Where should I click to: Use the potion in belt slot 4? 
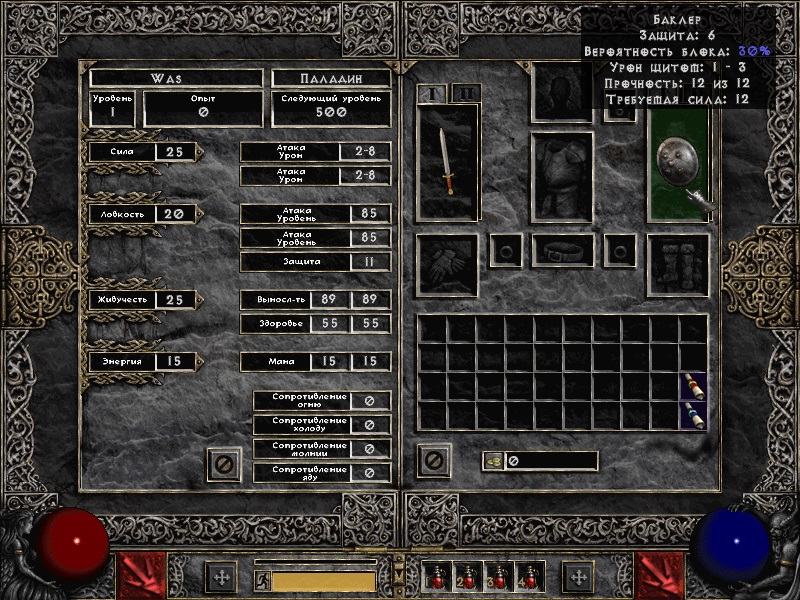(528, 577)
